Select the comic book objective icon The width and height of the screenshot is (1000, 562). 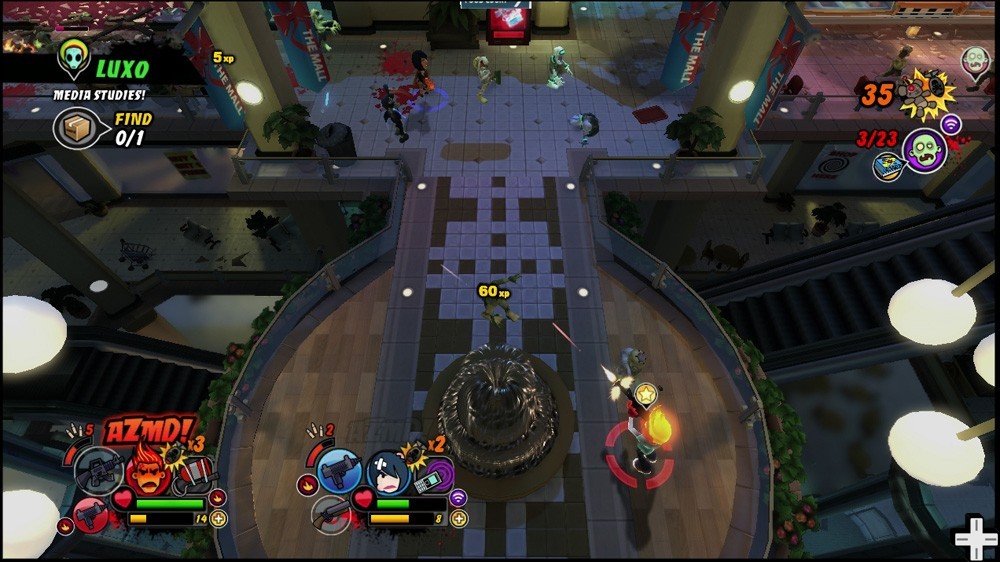click(887, 167)
